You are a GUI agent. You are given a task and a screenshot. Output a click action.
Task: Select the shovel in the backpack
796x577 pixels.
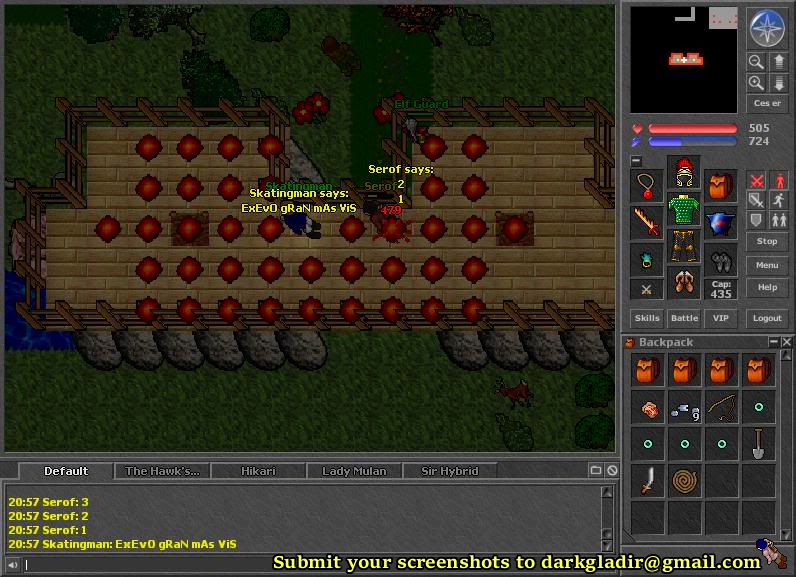pos(757,443)
